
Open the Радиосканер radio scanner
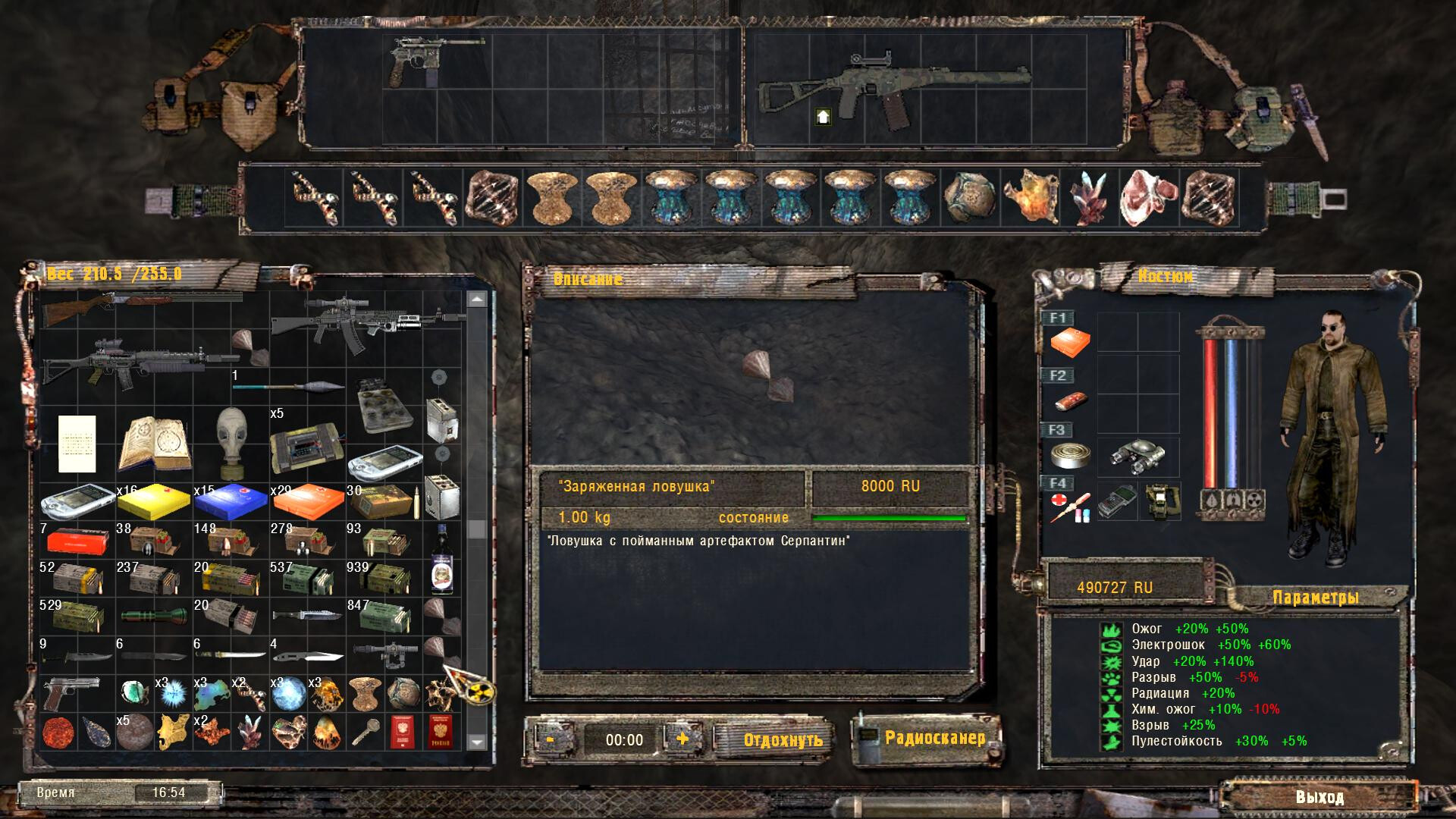[x=934, y=738]
